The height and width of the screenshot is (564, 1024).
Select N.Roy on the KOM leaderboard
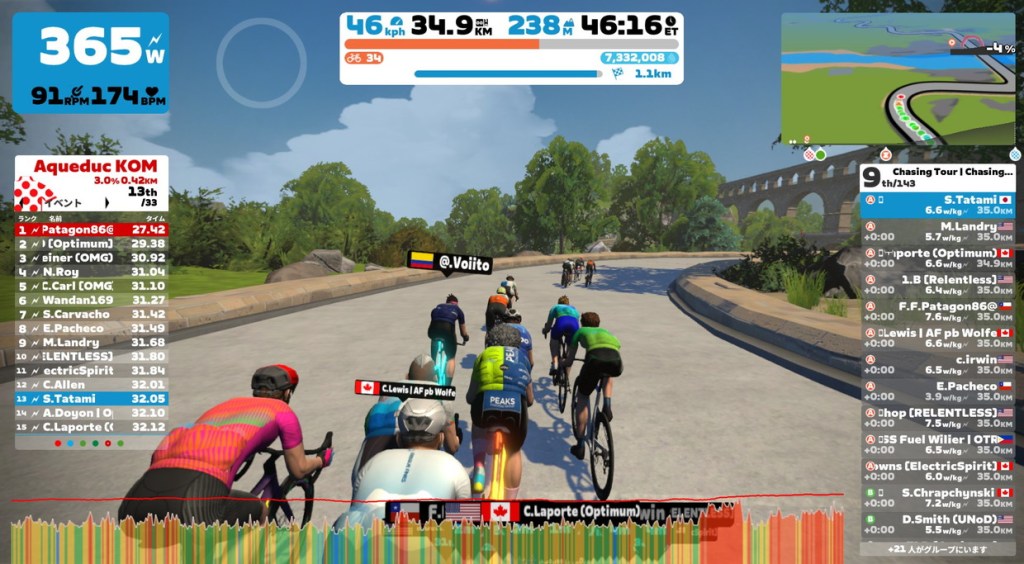91,271
